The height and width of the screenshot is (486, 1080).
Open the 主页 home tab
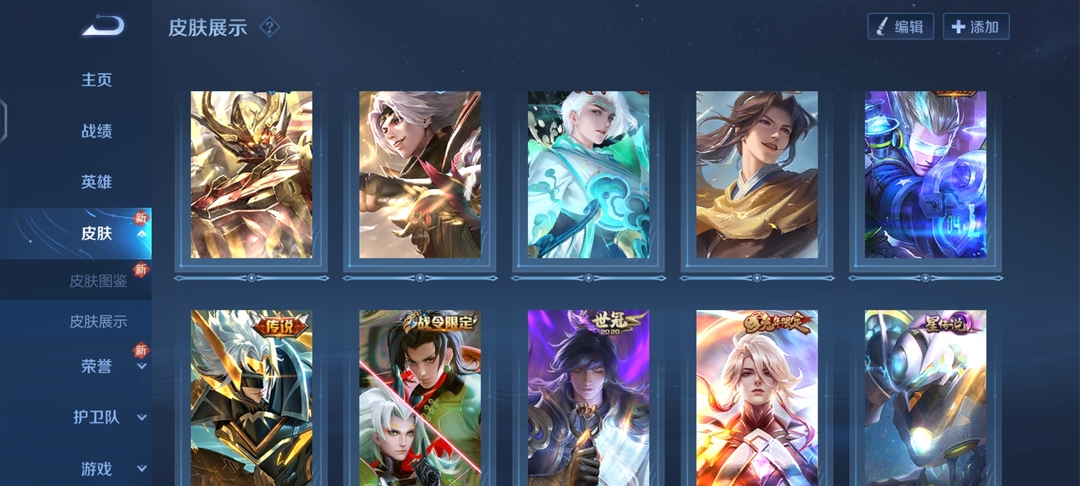click(x=97, y=80)
